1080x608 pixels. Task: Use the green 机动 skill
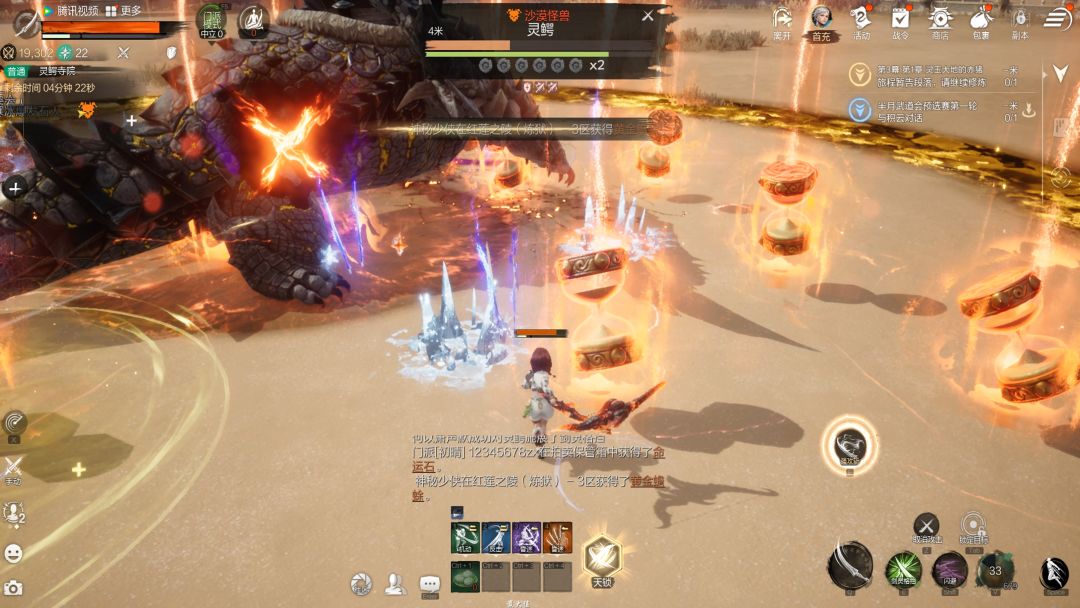click(464, 536)
